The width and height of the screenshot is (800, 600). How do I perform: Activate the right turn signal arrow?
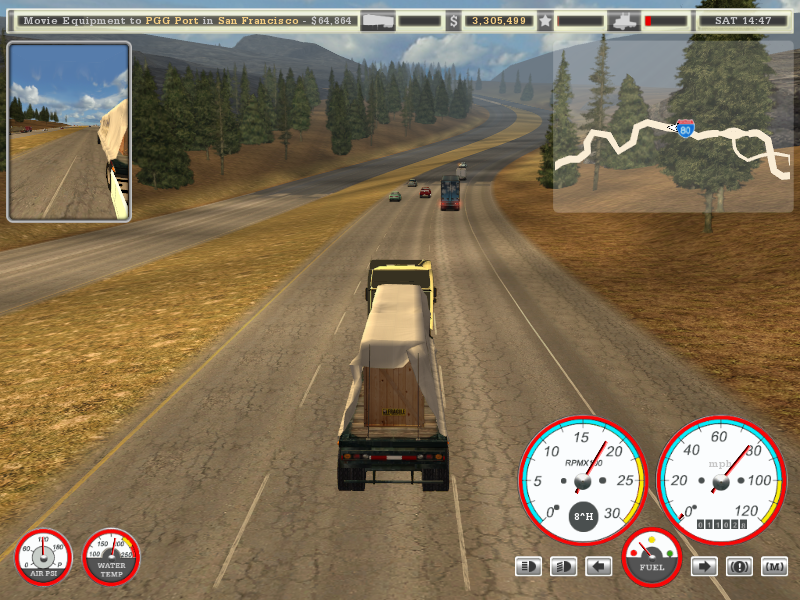(x=704, y=567)
